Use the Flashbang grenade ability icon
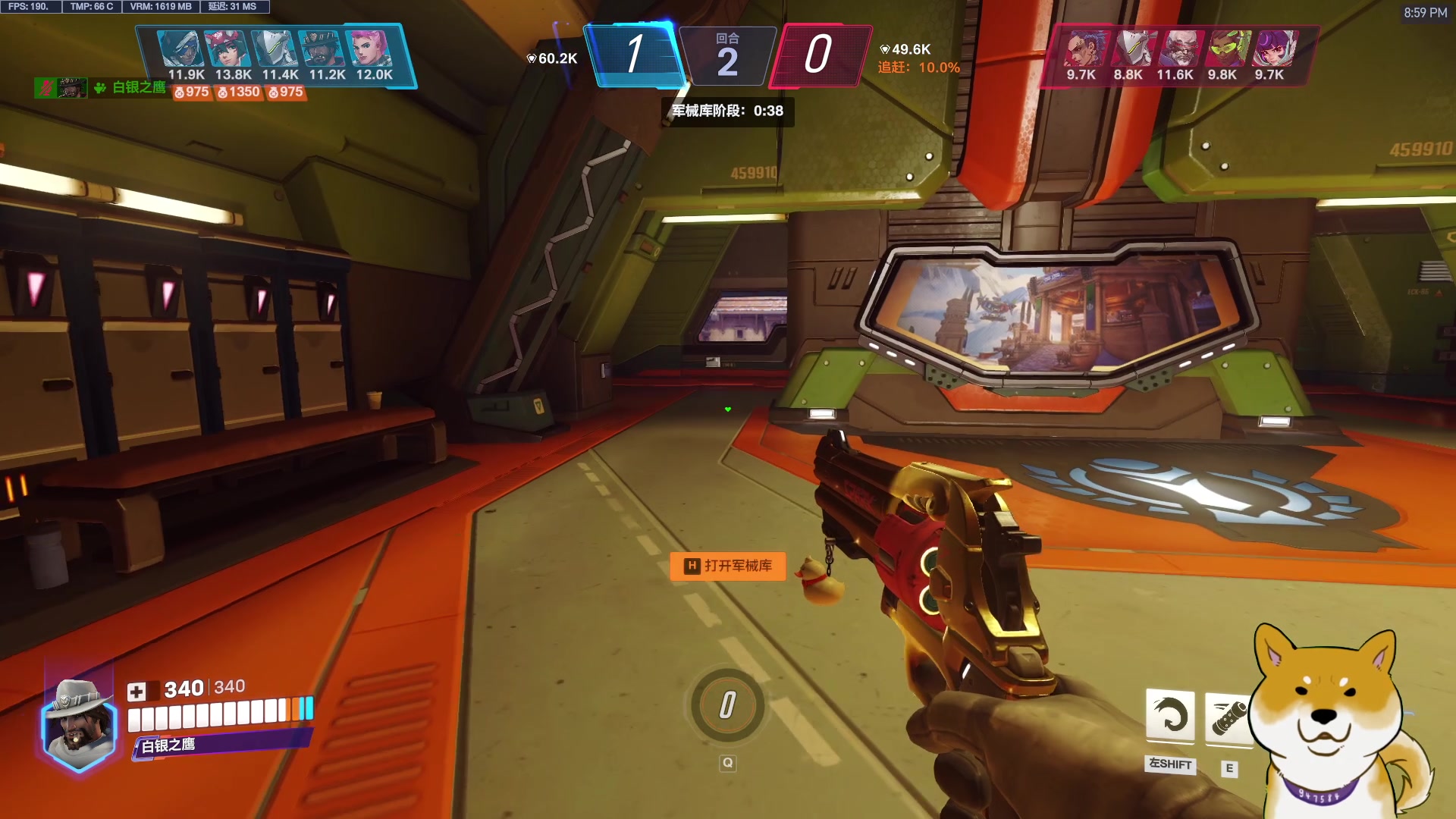The width and height of the screenshot is (1456, 819). click(1227, 717)
